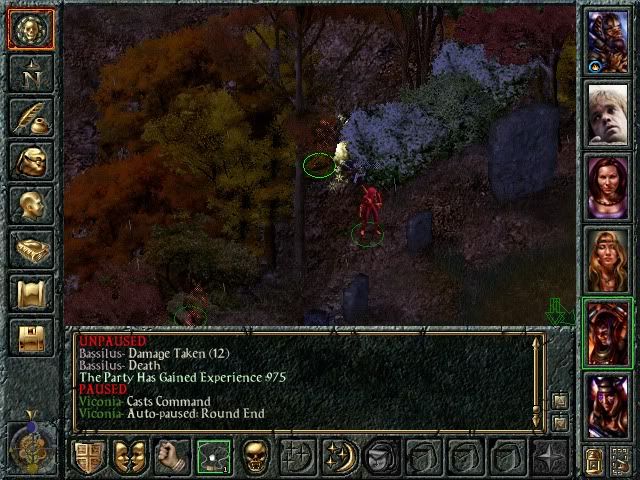Click the skull return-to-game button

tap(30, 30)
